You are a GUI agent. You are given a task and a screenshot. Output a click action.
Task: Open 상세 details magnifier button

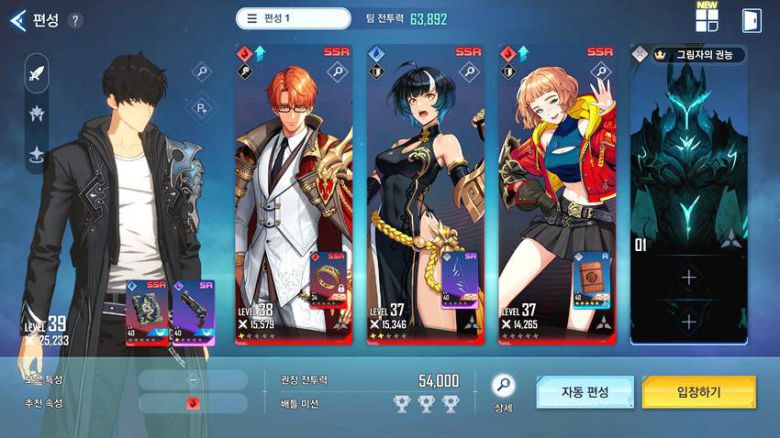(x=503, y=387)
